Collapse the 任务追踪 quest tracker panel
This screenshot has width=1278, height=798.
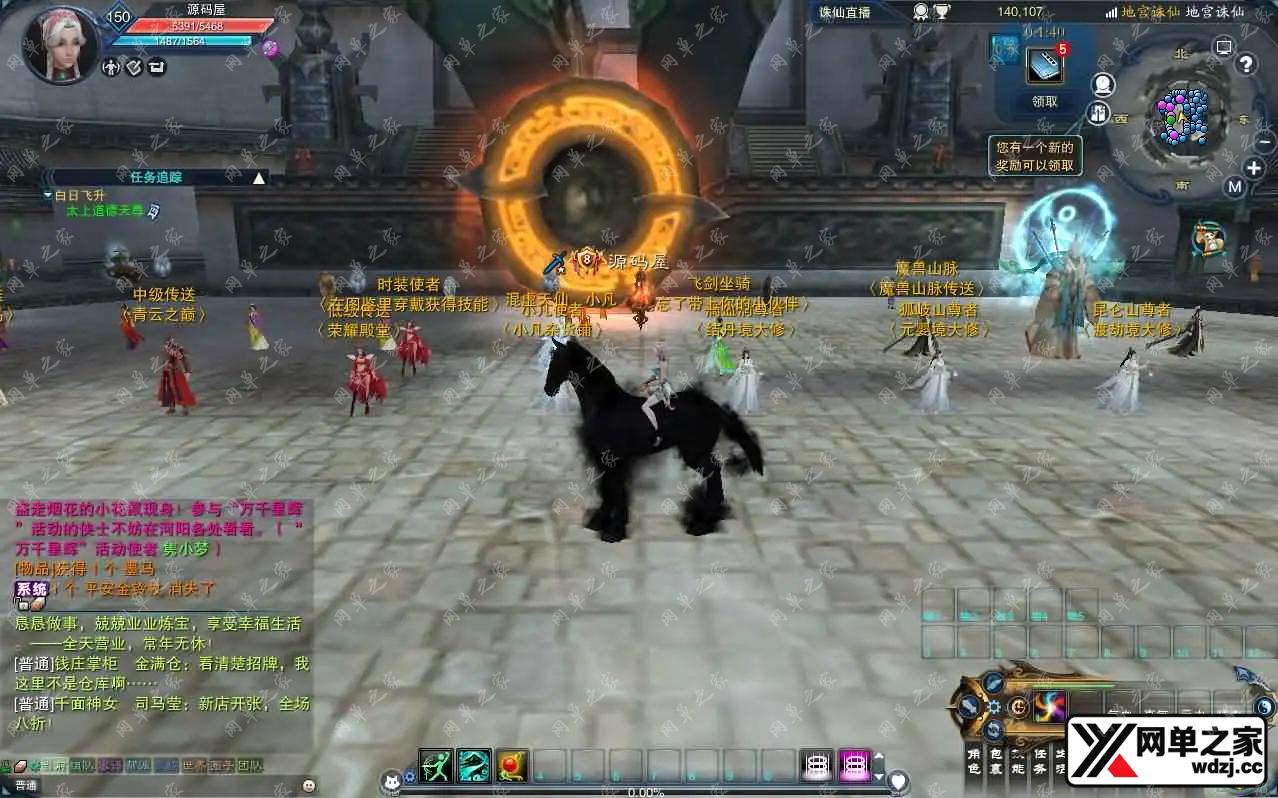point(259,178)
